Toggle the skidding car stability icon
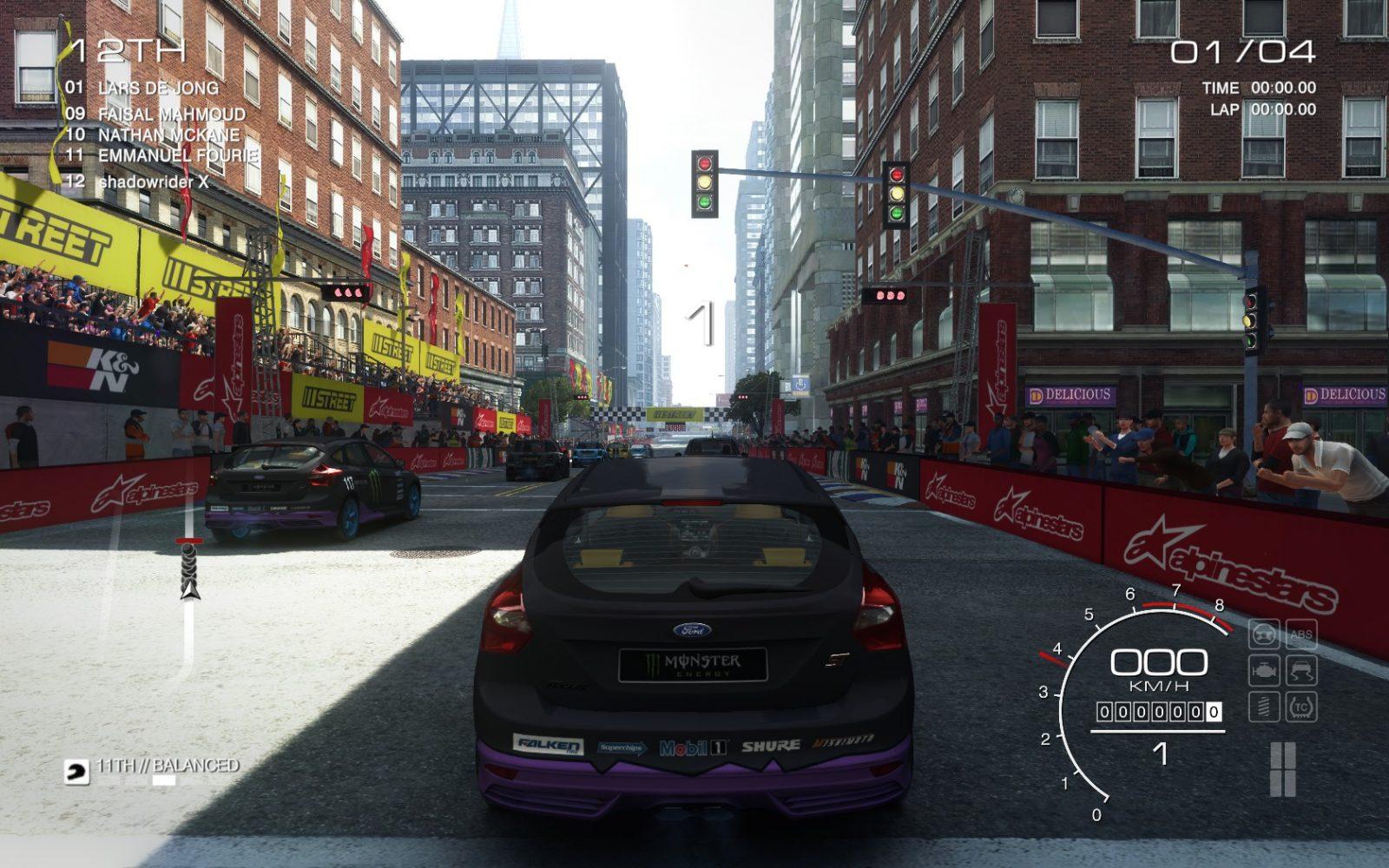The height and width of the screenshot is (868, 1389). tap(1300, 670)
